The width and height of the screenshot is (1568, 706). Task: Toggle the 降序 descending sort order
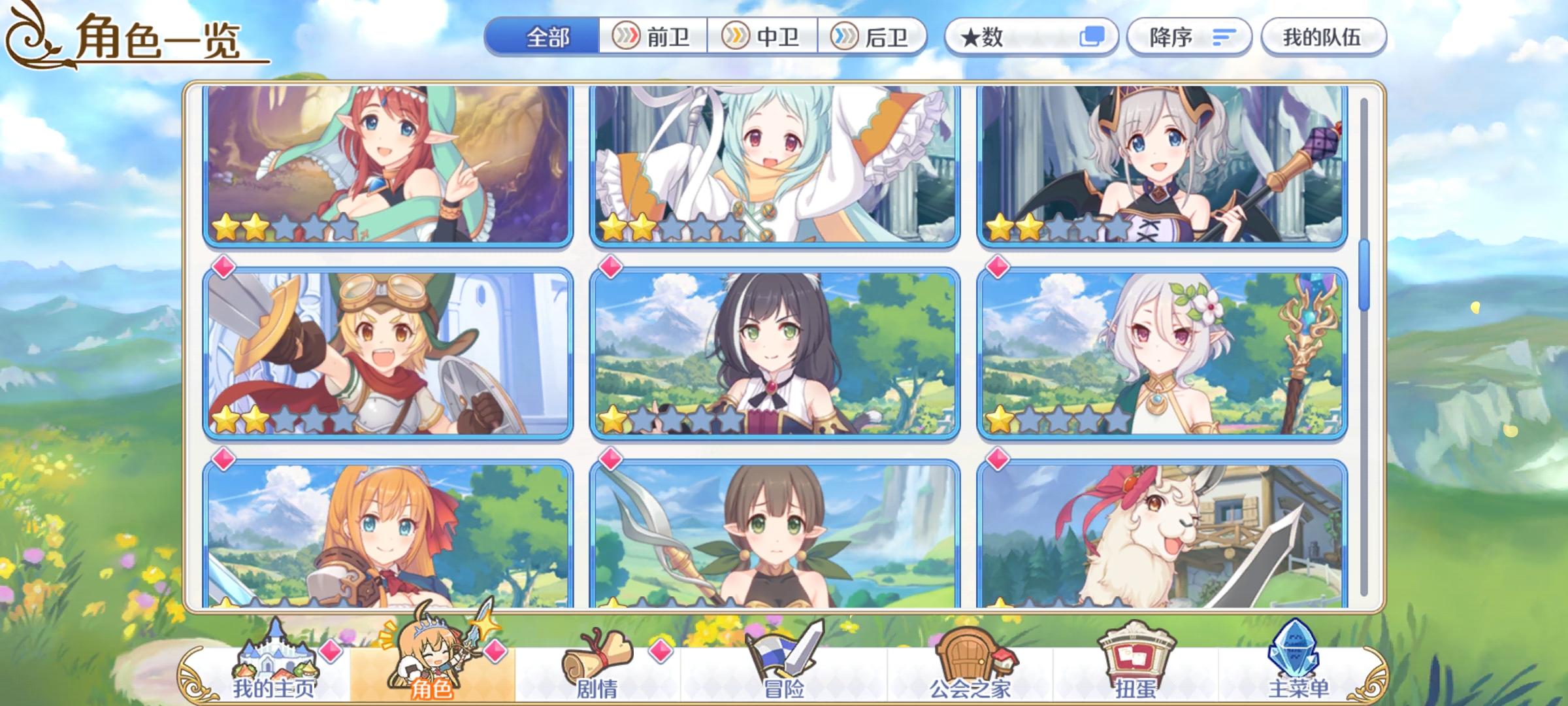(1190, 37)
